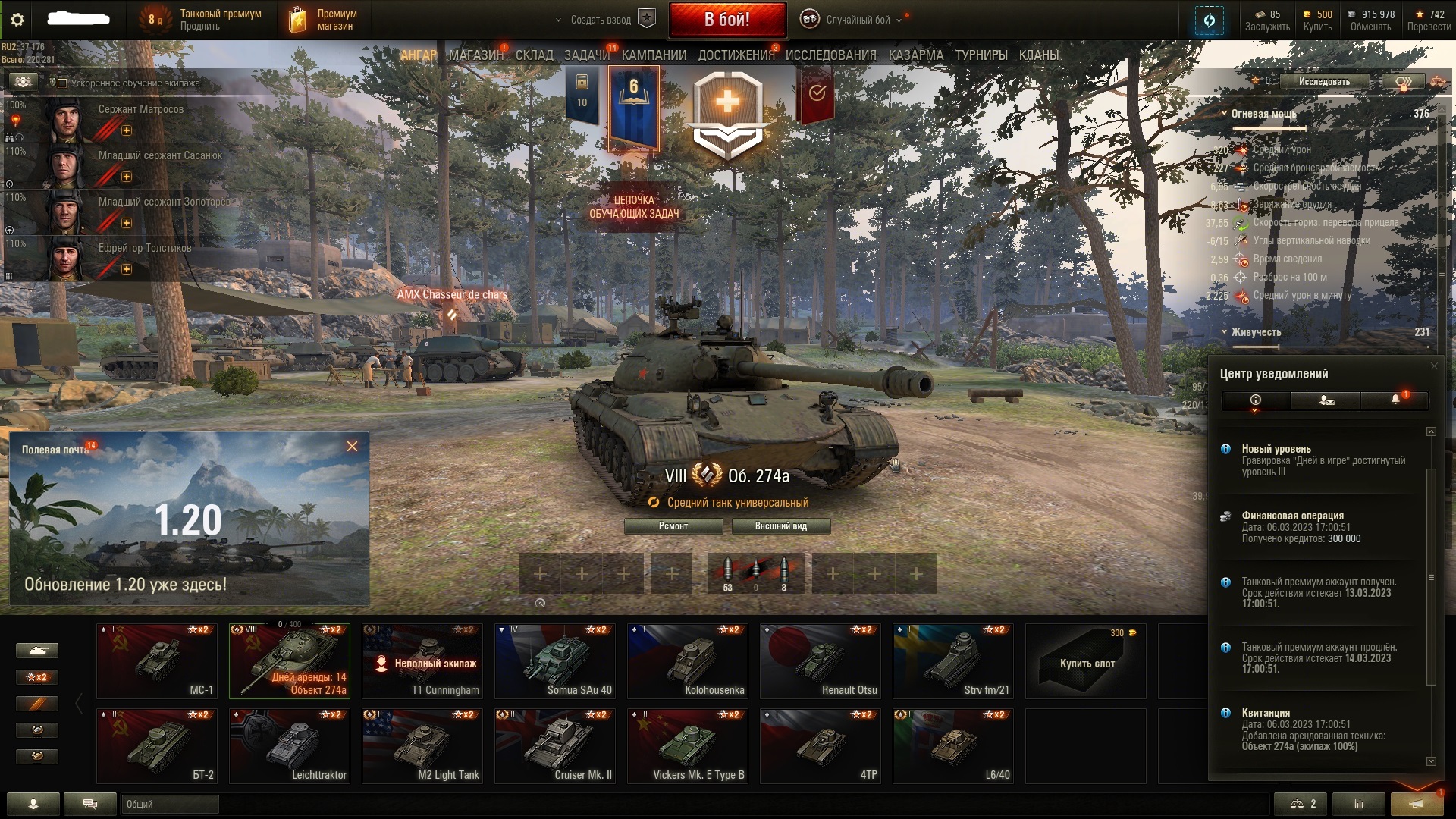
Task: Pick the Leichttraktor tank tile
Action: click(289, 745)
